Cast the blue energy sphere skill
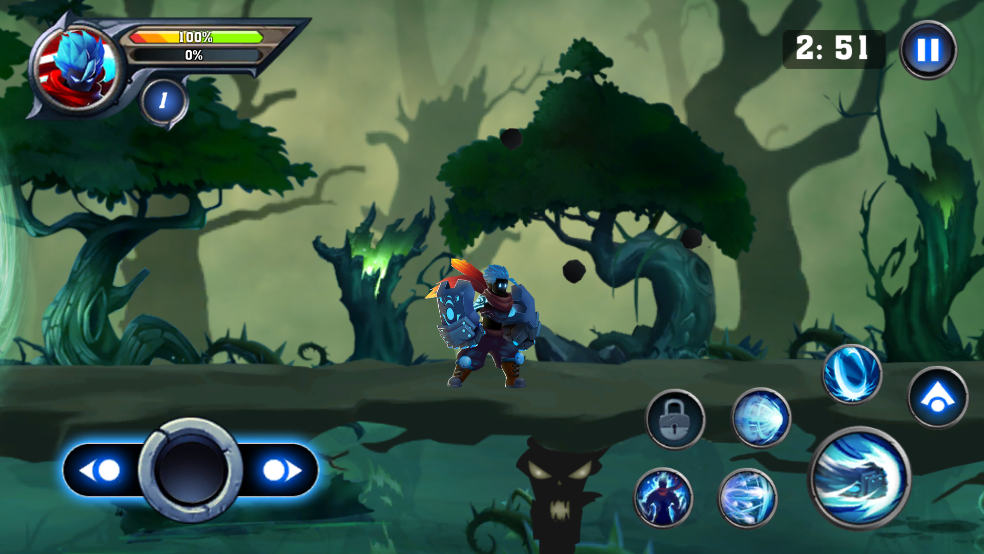Image resolution: width=984 pixels, height=554 pixels. (x=761, y=418)
